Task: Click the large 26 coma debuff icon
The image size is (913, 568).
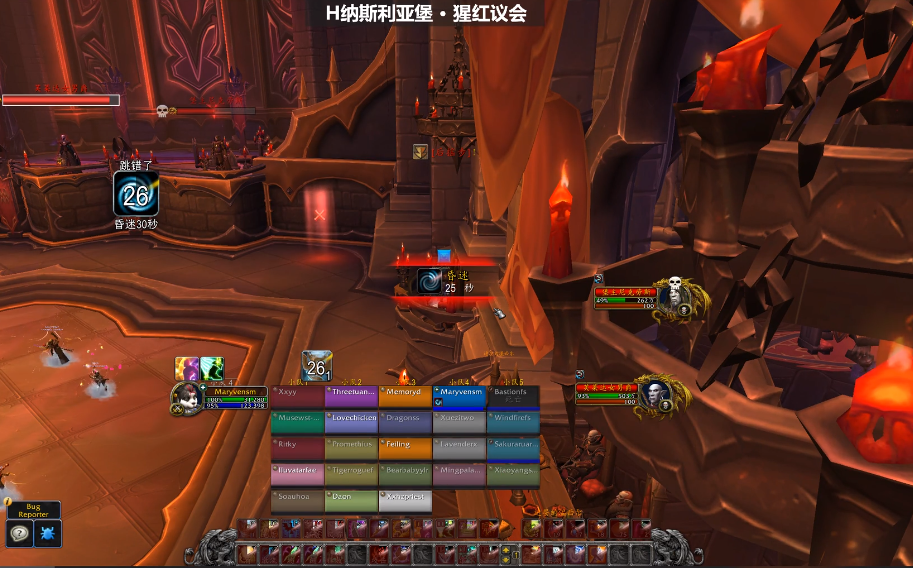Action: pos(135,194)
